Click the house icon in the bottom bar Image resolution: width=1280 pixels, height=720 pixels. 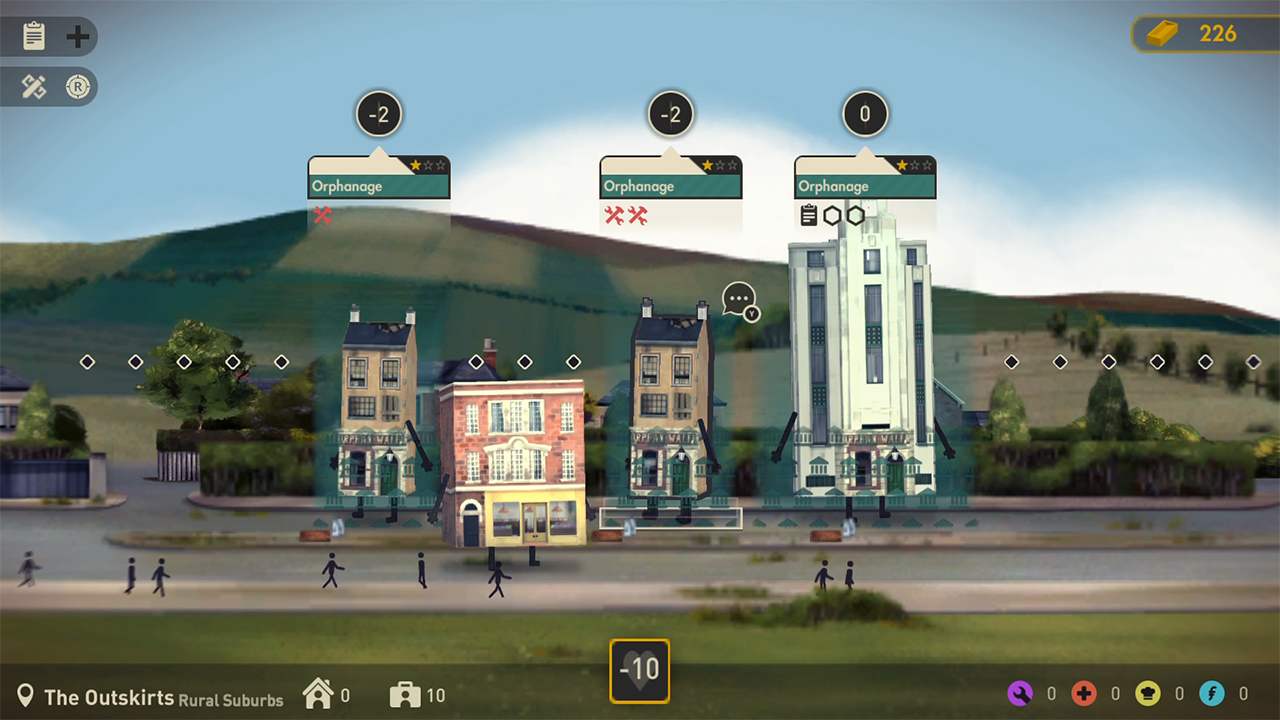click(x=320, y=693)
